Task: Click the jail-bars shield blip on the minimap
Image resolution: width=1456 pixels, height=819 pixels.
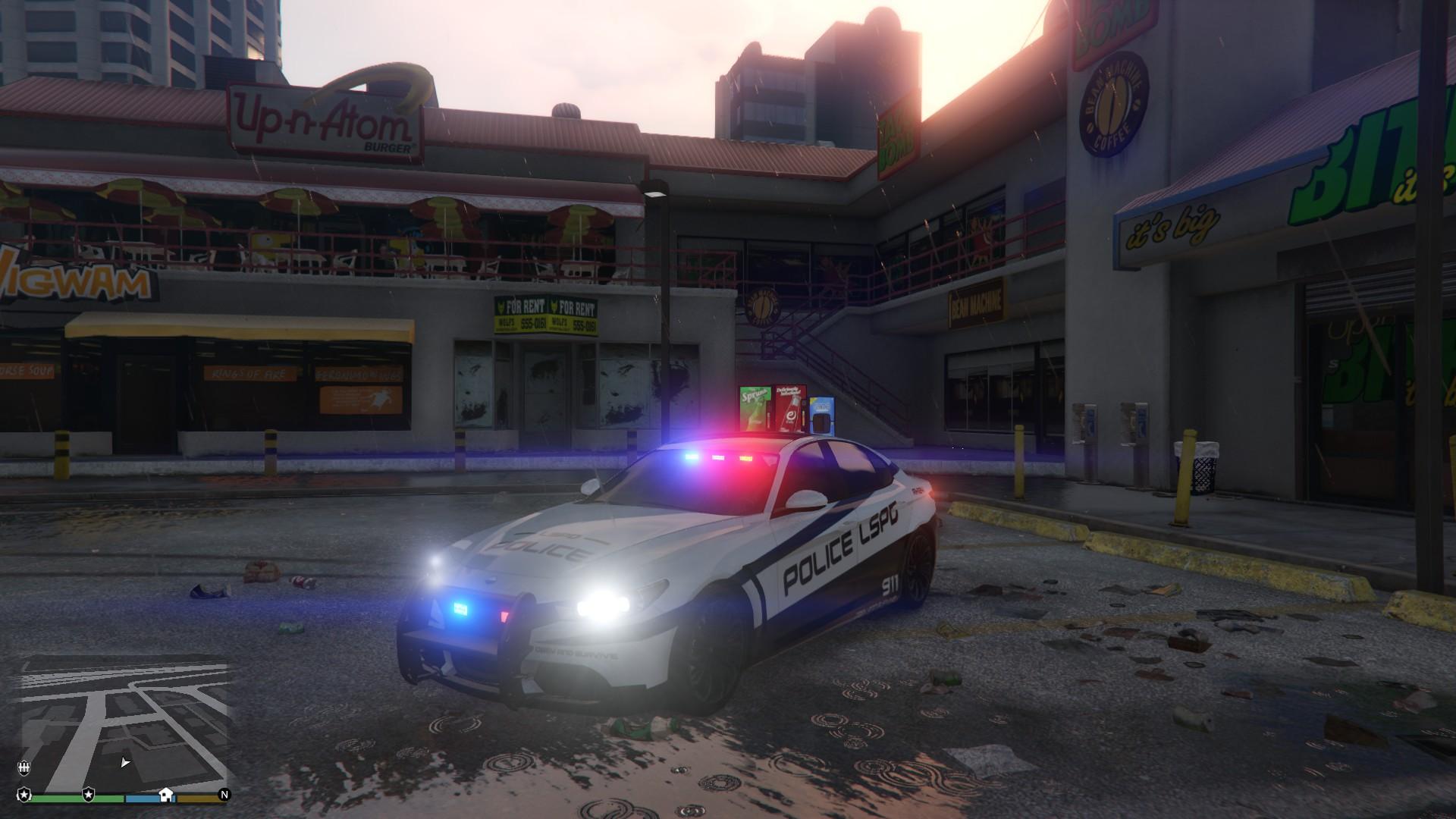Action: [x=24, y=767]
